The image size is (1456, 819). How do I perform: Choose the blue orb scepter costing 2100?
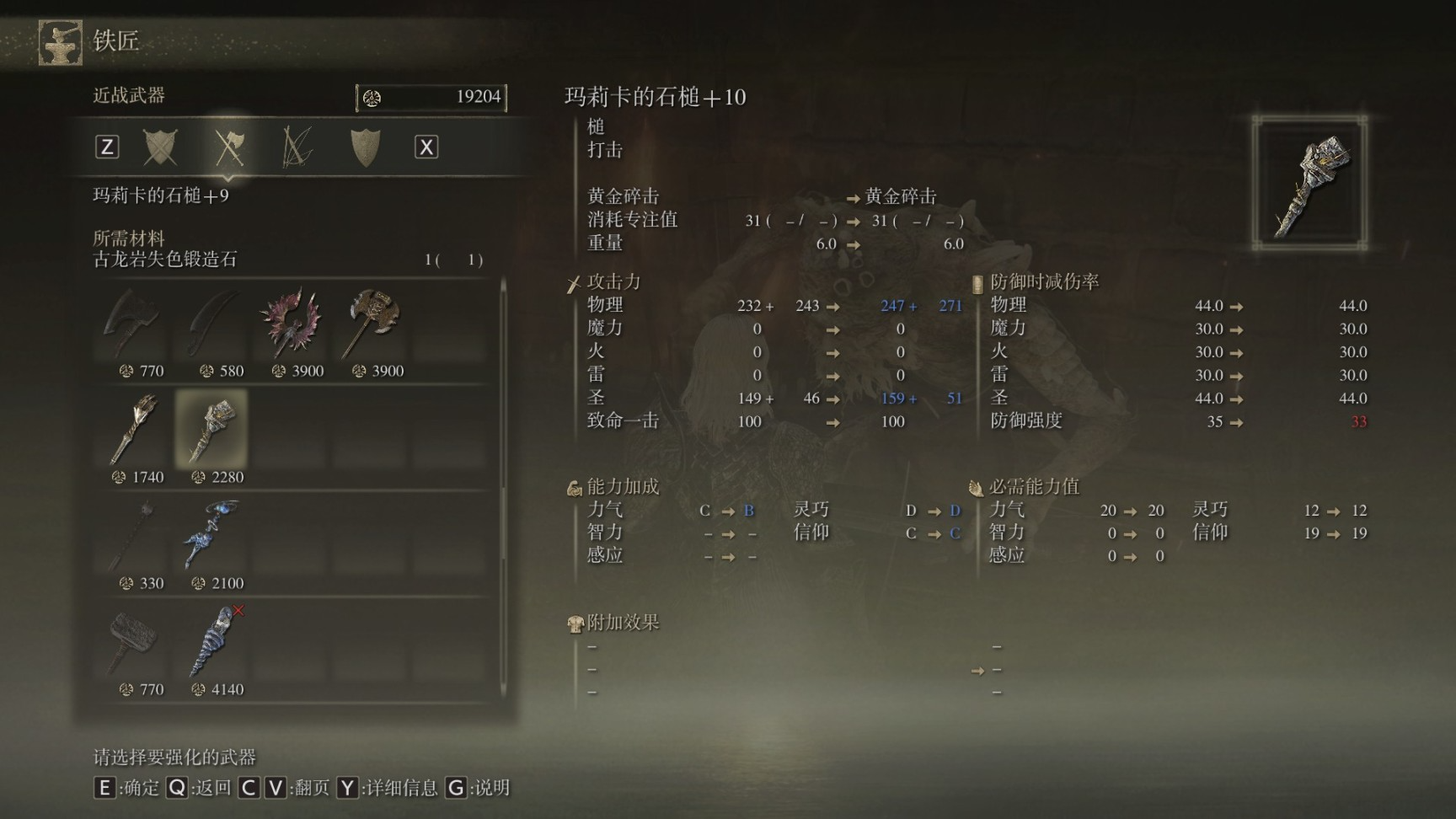(x=211, y=536)
